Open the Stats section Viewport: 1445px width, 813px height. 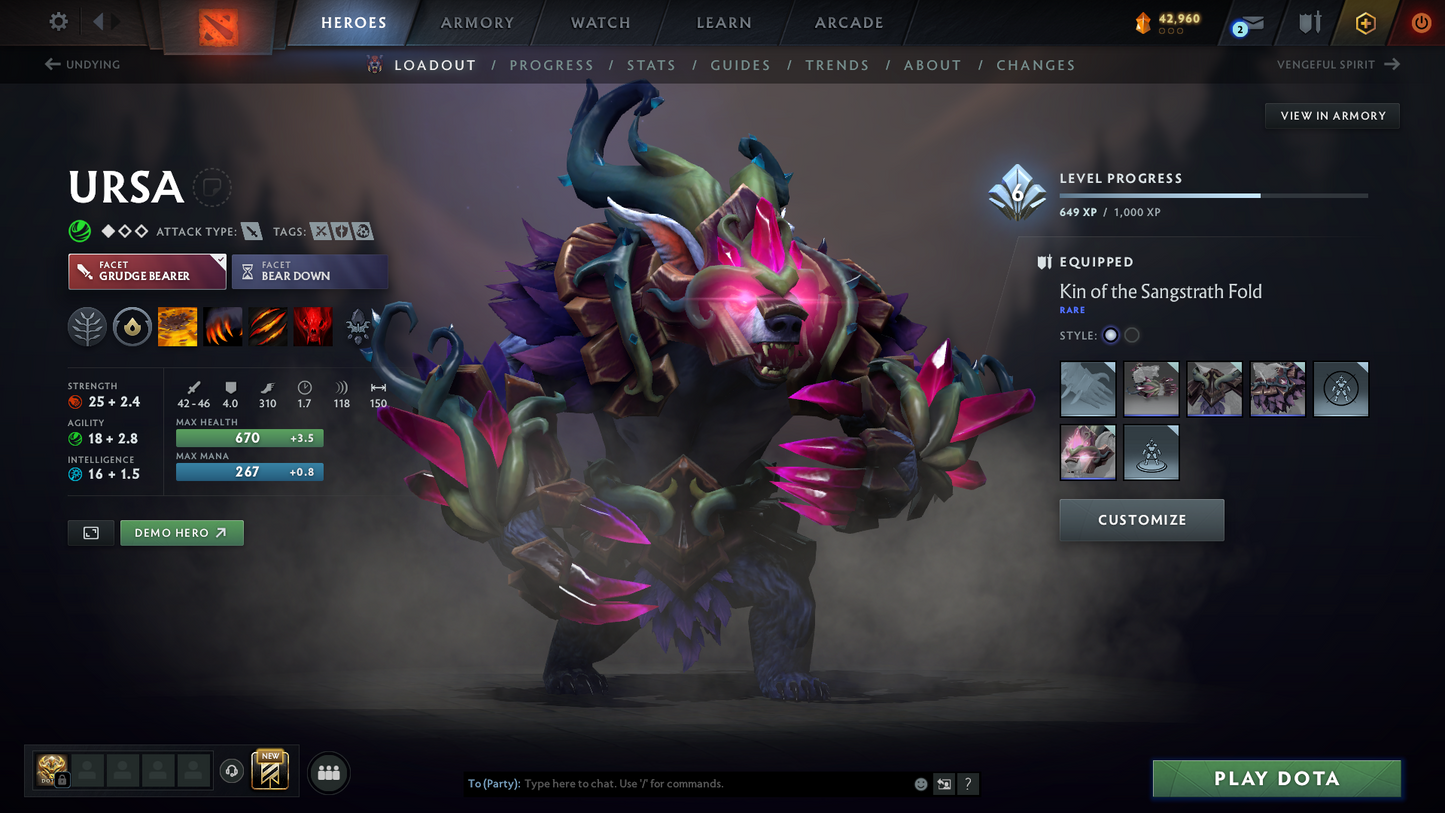(x=651, y=65)
